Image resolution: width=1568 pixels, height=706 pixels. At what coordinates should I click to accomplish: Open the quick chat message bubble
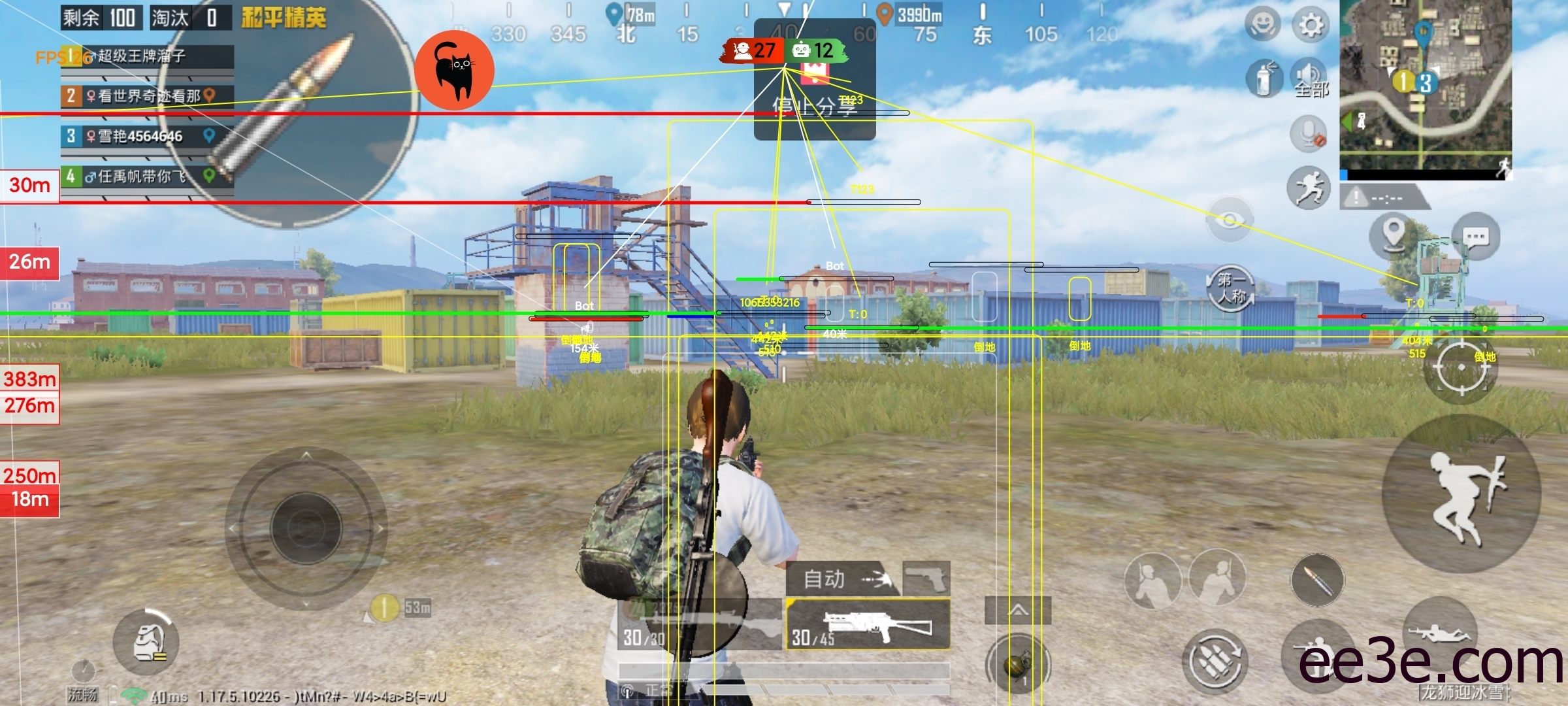(x=1475, y=236)
